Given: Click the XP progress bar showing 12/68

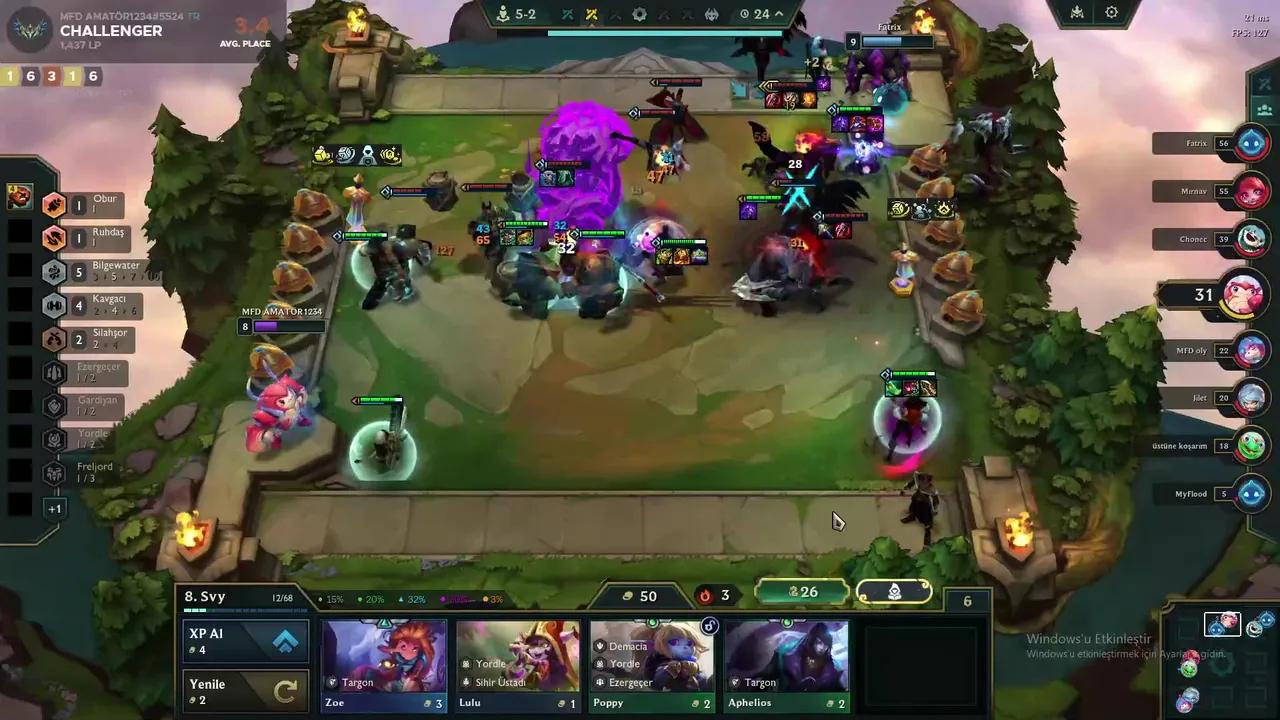Looking at the screenshot, I should (x=281, y=597).
